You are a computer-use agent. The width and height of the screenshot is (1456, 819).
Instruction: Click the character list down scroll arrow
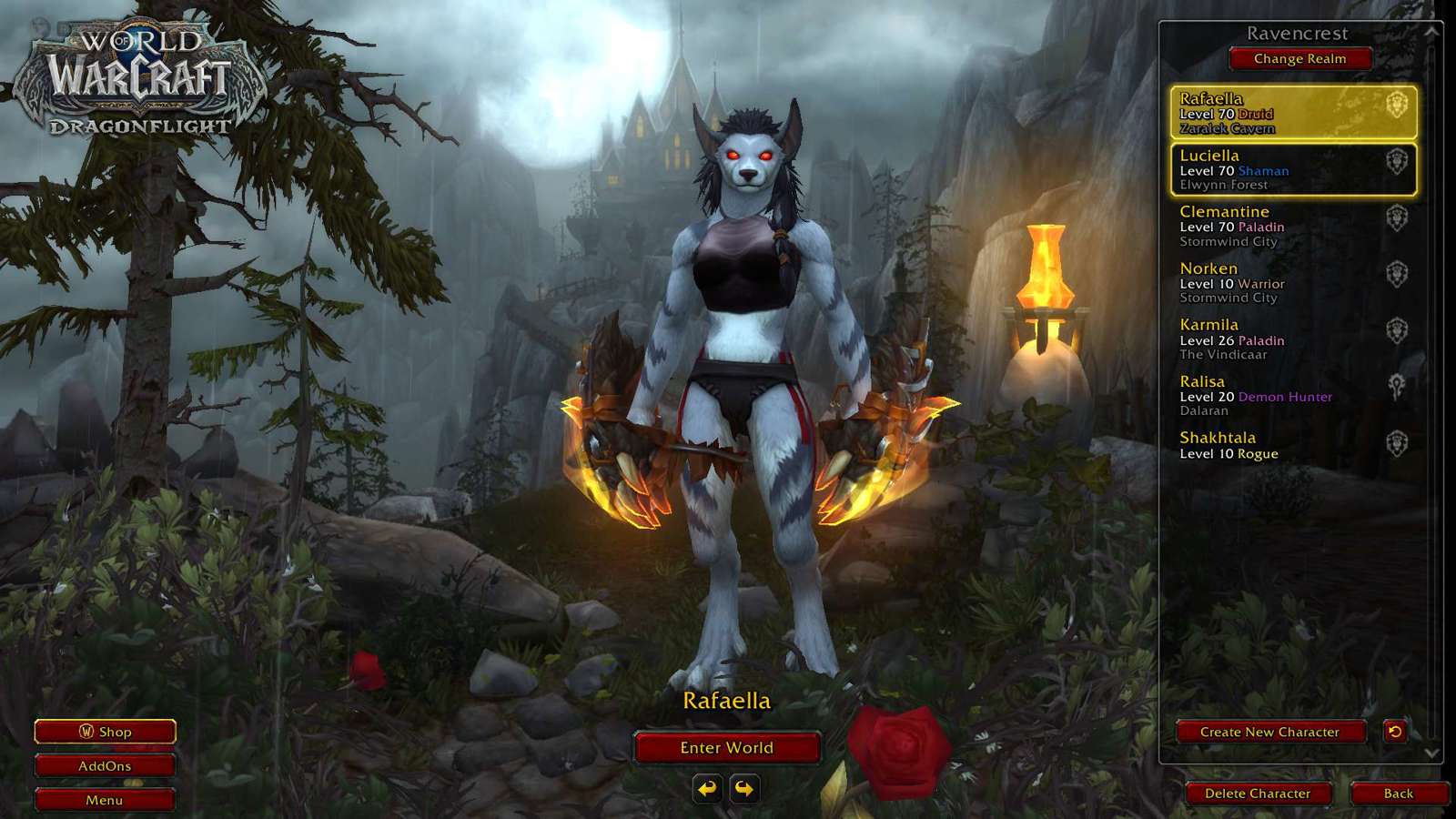pos(1431,753)
